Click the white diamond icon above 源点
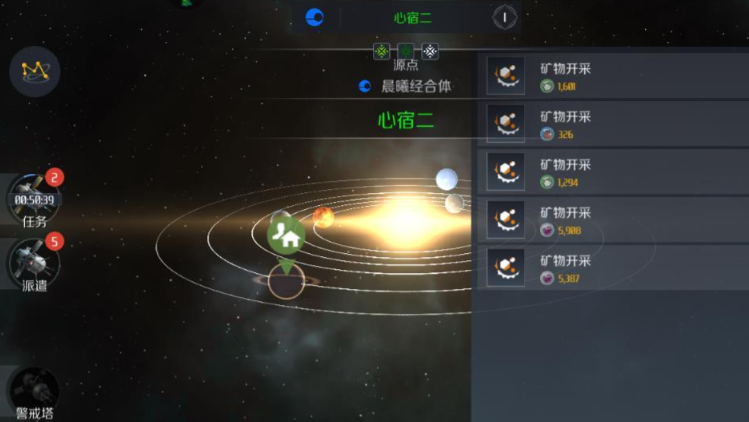The height and width of the screenshot is (422, 749). tap(430, 51)
